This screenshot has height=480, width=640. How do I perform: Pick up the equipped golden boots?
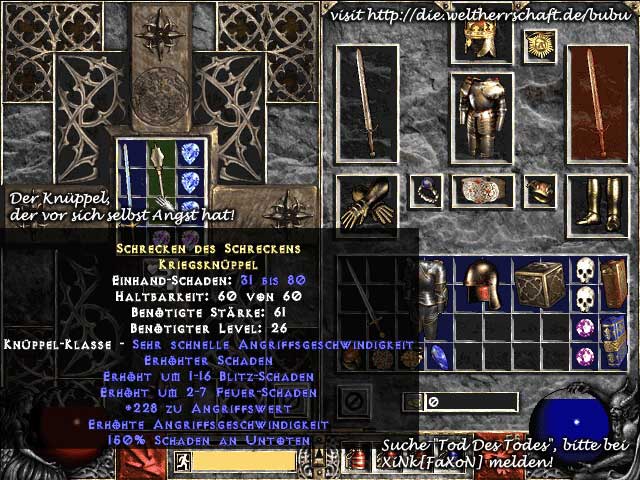pos(598,201)
